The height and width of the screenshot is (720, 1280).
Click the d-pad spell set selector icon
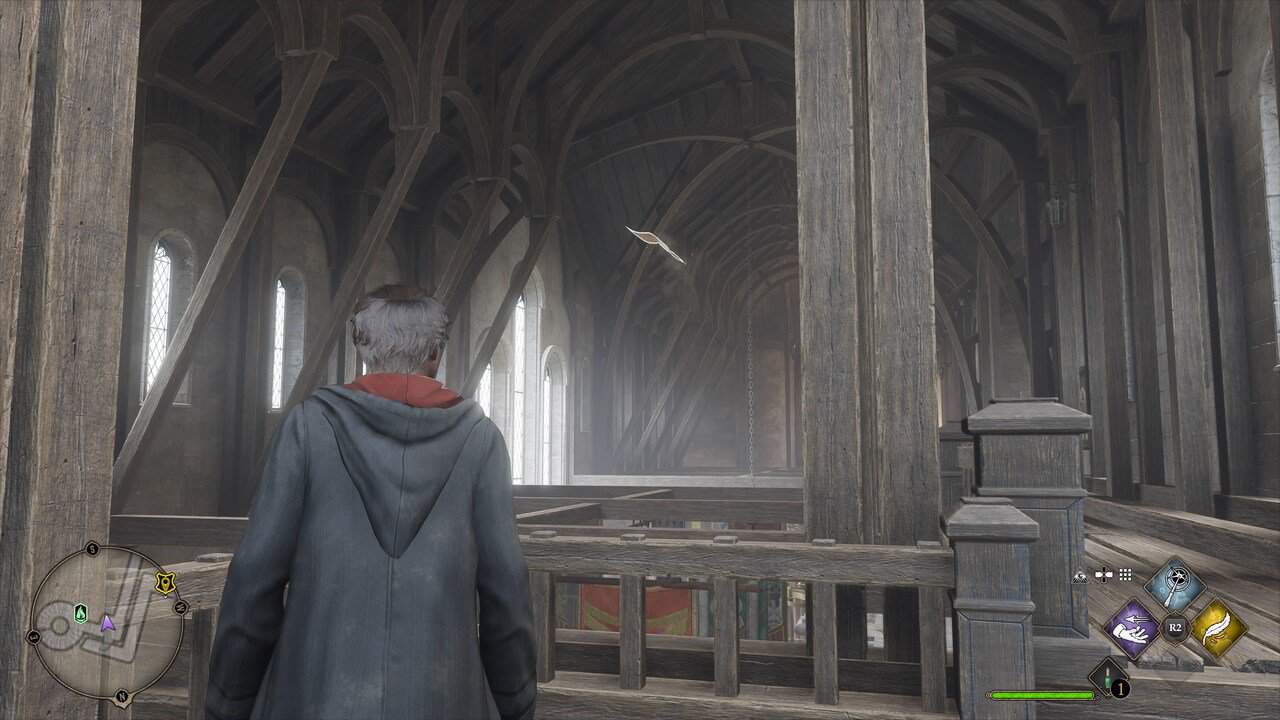(x=1104, y=575)
